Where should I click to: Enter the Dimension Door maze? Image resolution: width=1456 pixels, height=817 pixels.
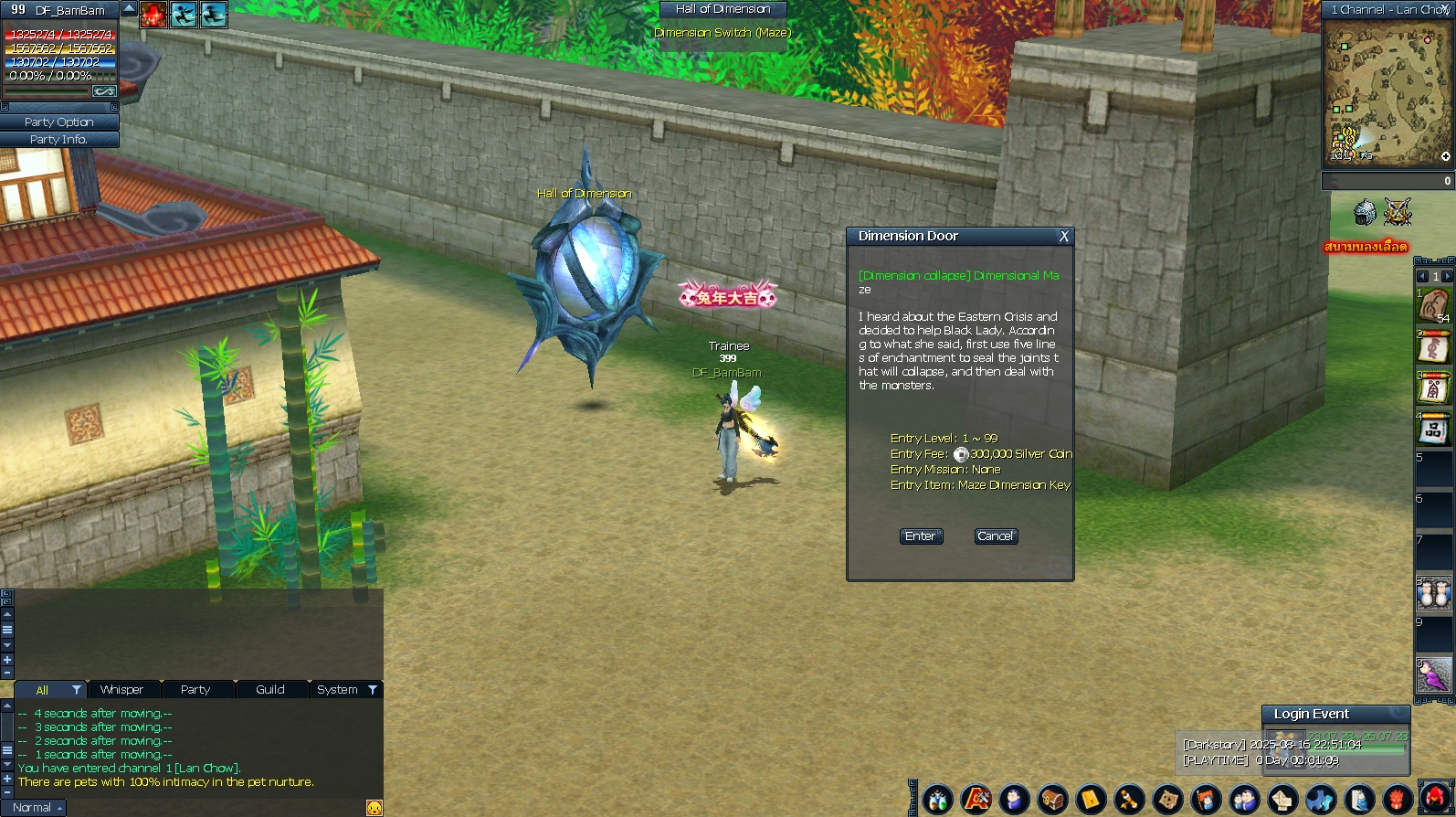[921, 536]
